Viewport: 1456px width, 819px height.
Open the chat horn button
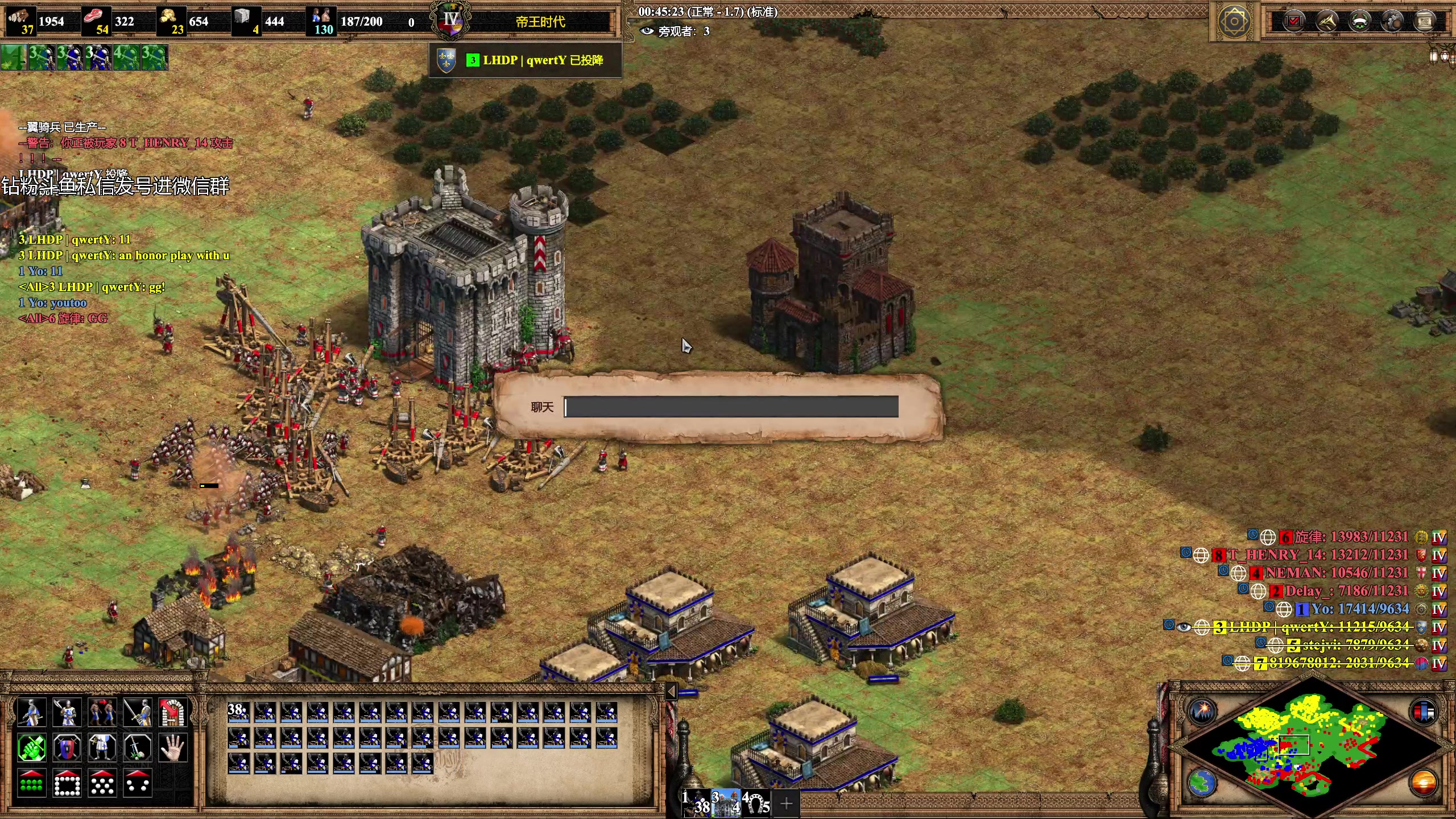pos(1326,22)
